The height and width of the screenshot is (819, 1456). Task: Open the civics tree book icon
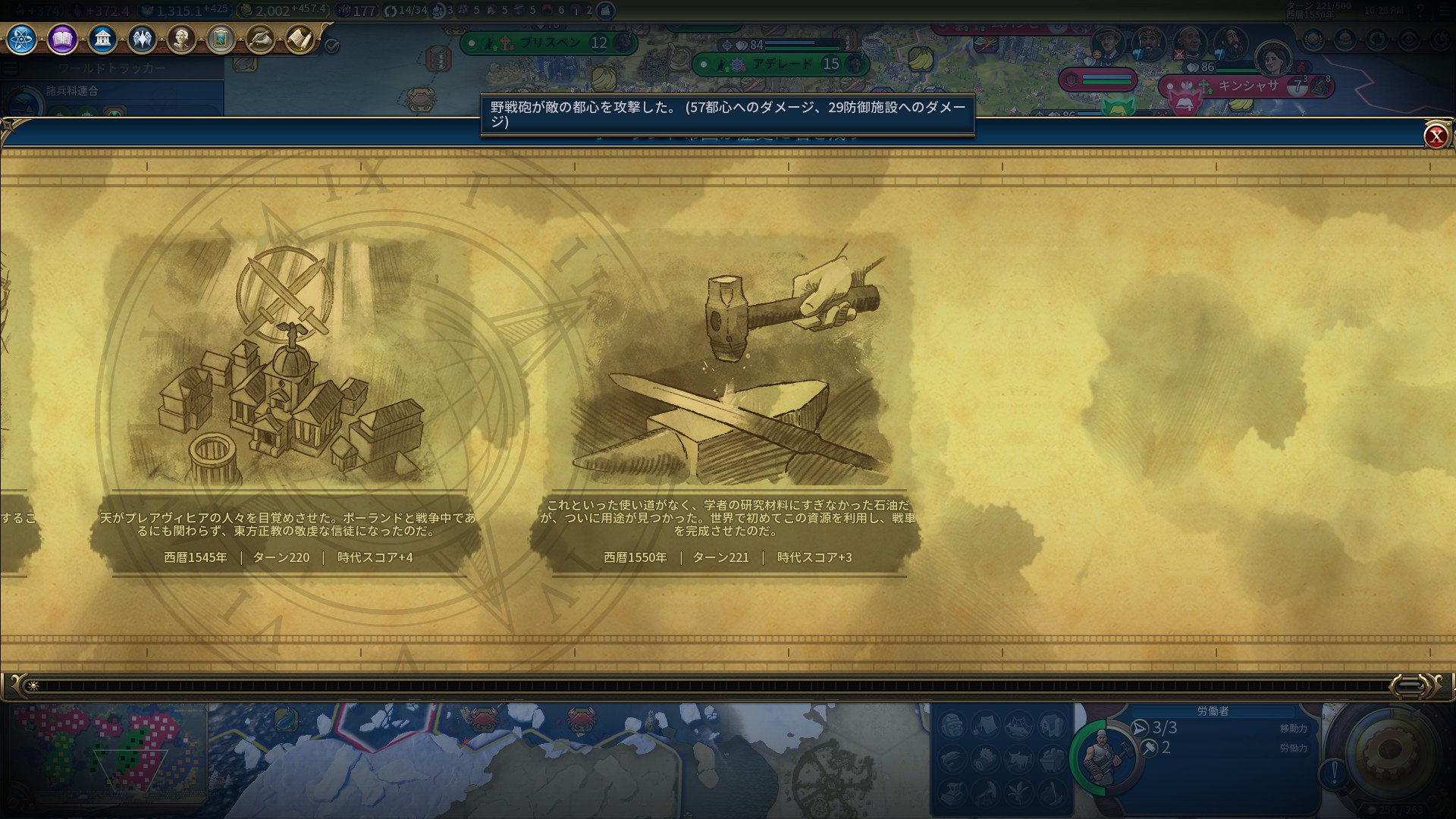(62, 39)
